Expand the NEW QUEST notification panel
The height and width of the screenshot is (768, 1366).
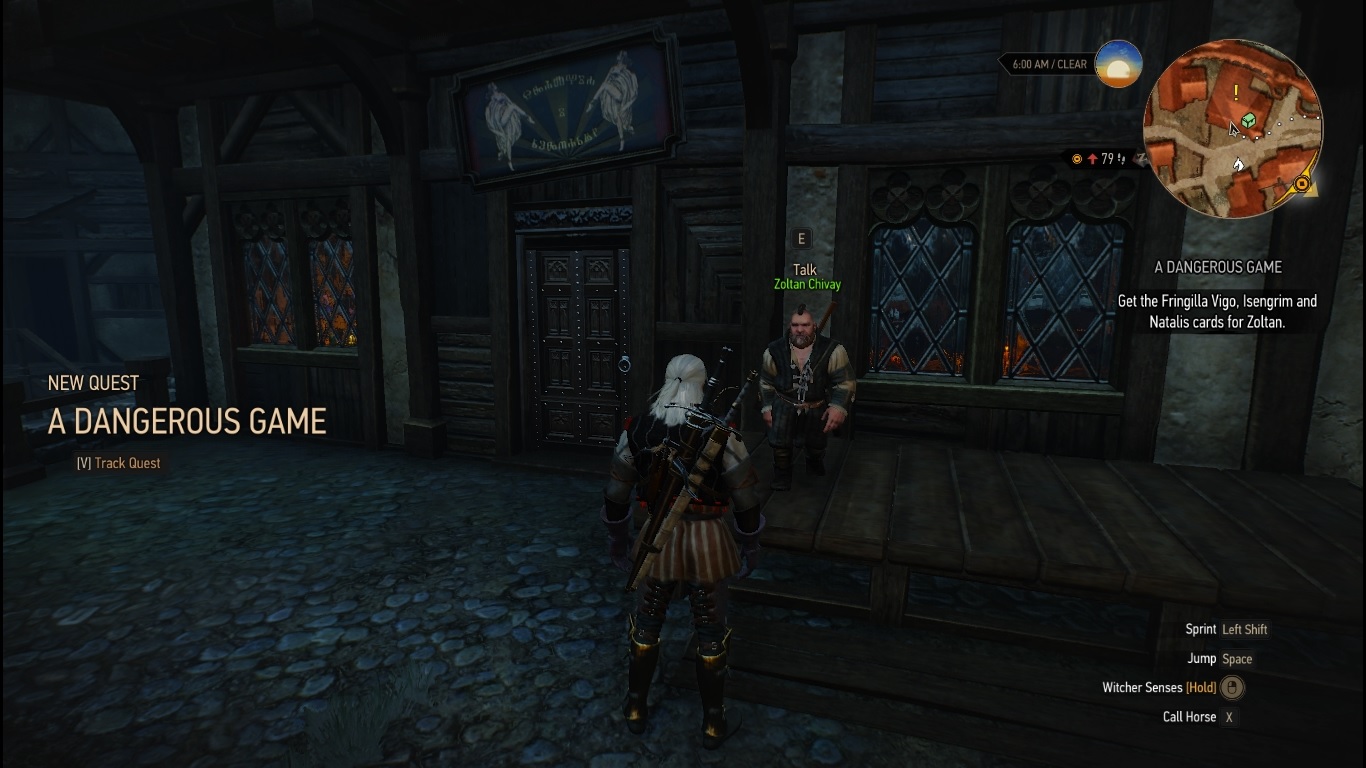click(x=93, y=383)
